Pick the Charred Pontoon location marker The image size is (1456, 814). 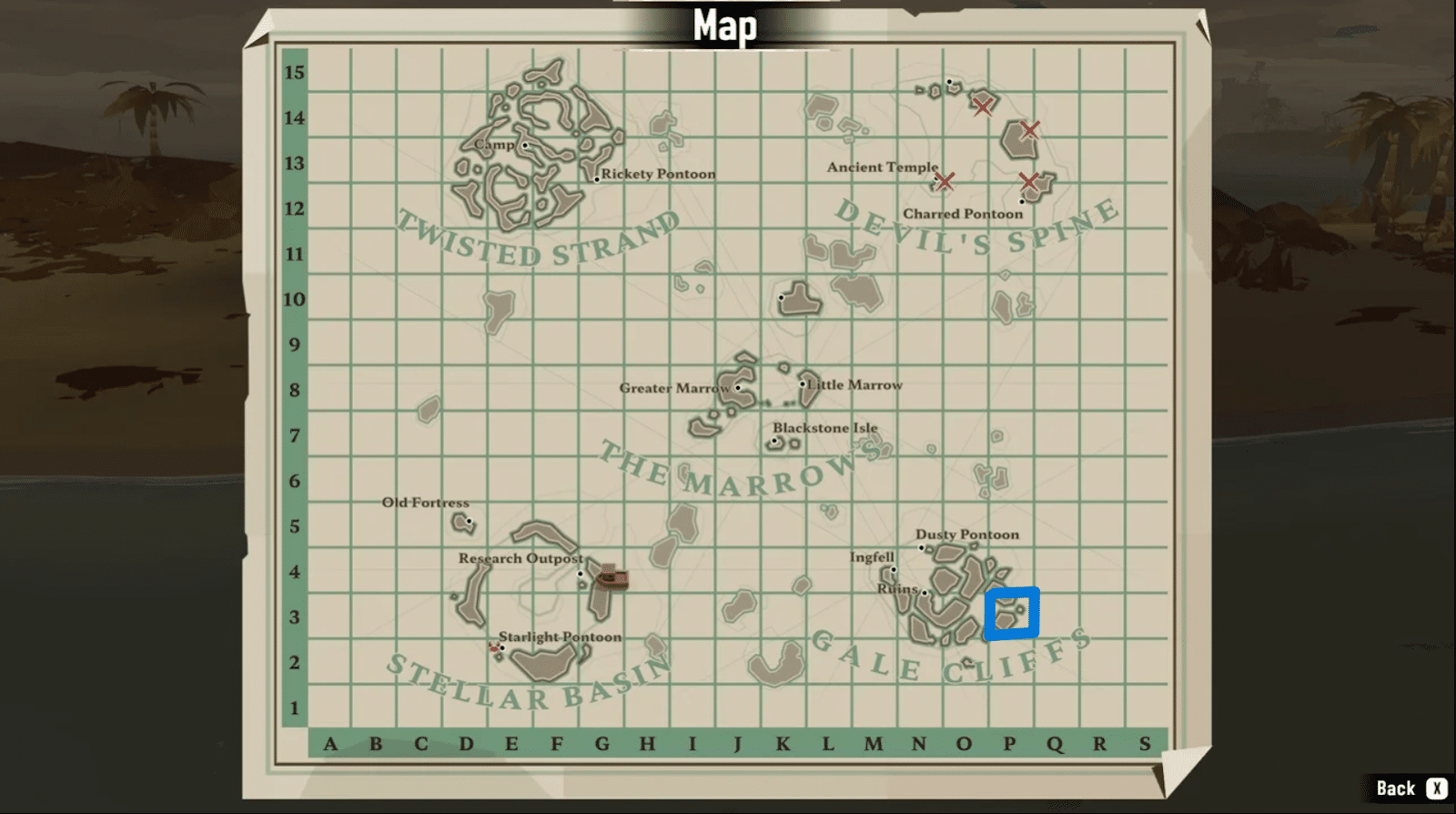coord(1022,202)
